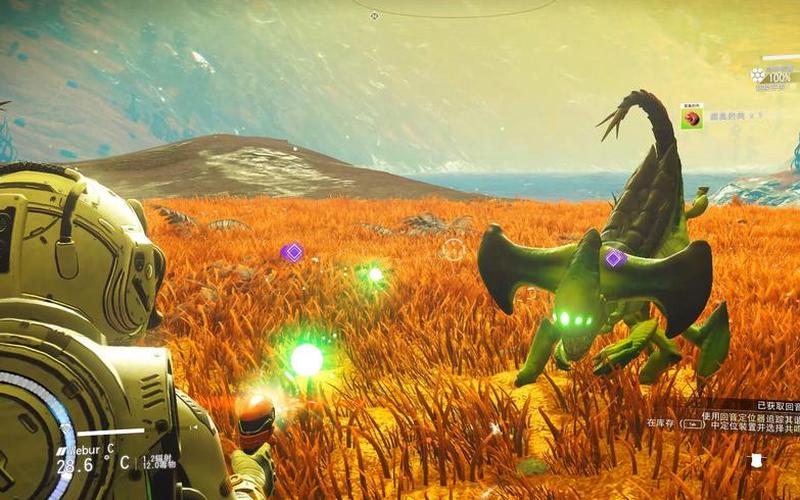Viewport: 800px width, 500px height.
Task: Select the red item pickup notification icon
Action: pos(691,118)
